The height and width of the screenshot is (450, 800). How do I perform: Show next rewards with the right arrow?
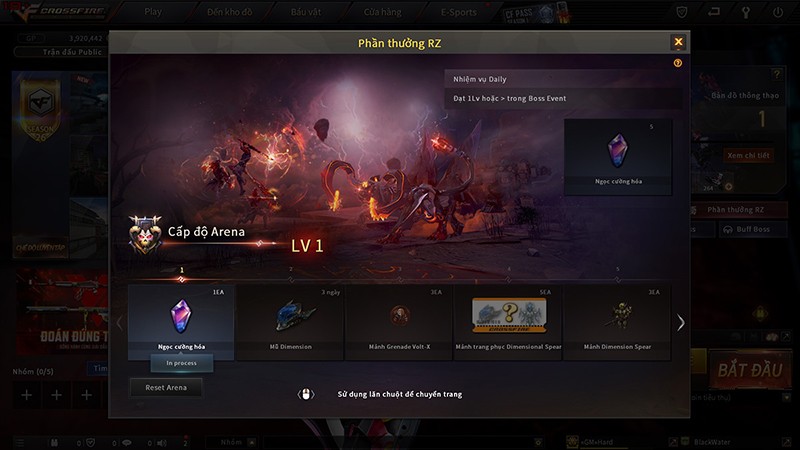(681, 322)
